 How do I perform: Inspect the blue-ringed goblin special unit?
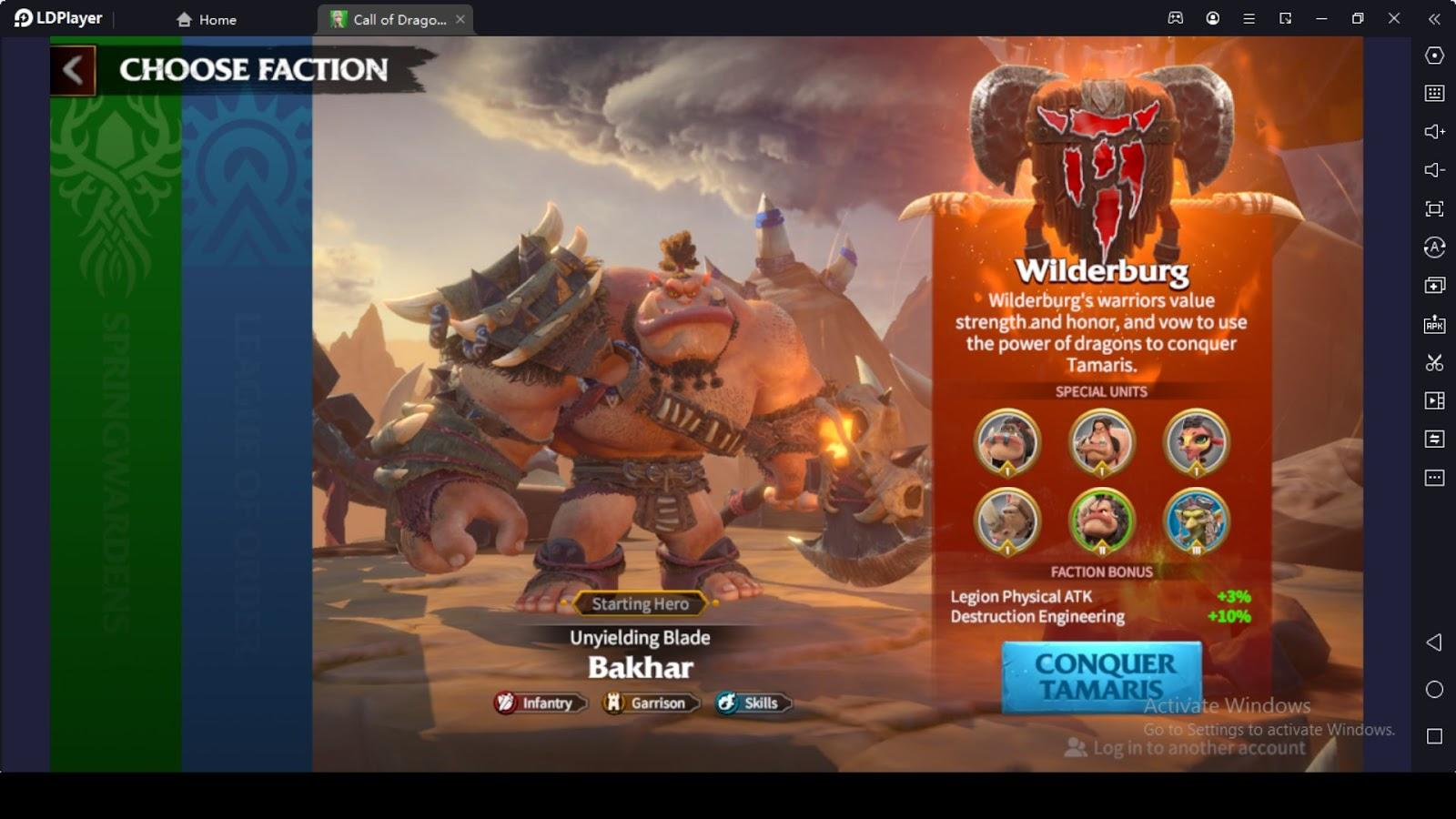(1196, 521)
